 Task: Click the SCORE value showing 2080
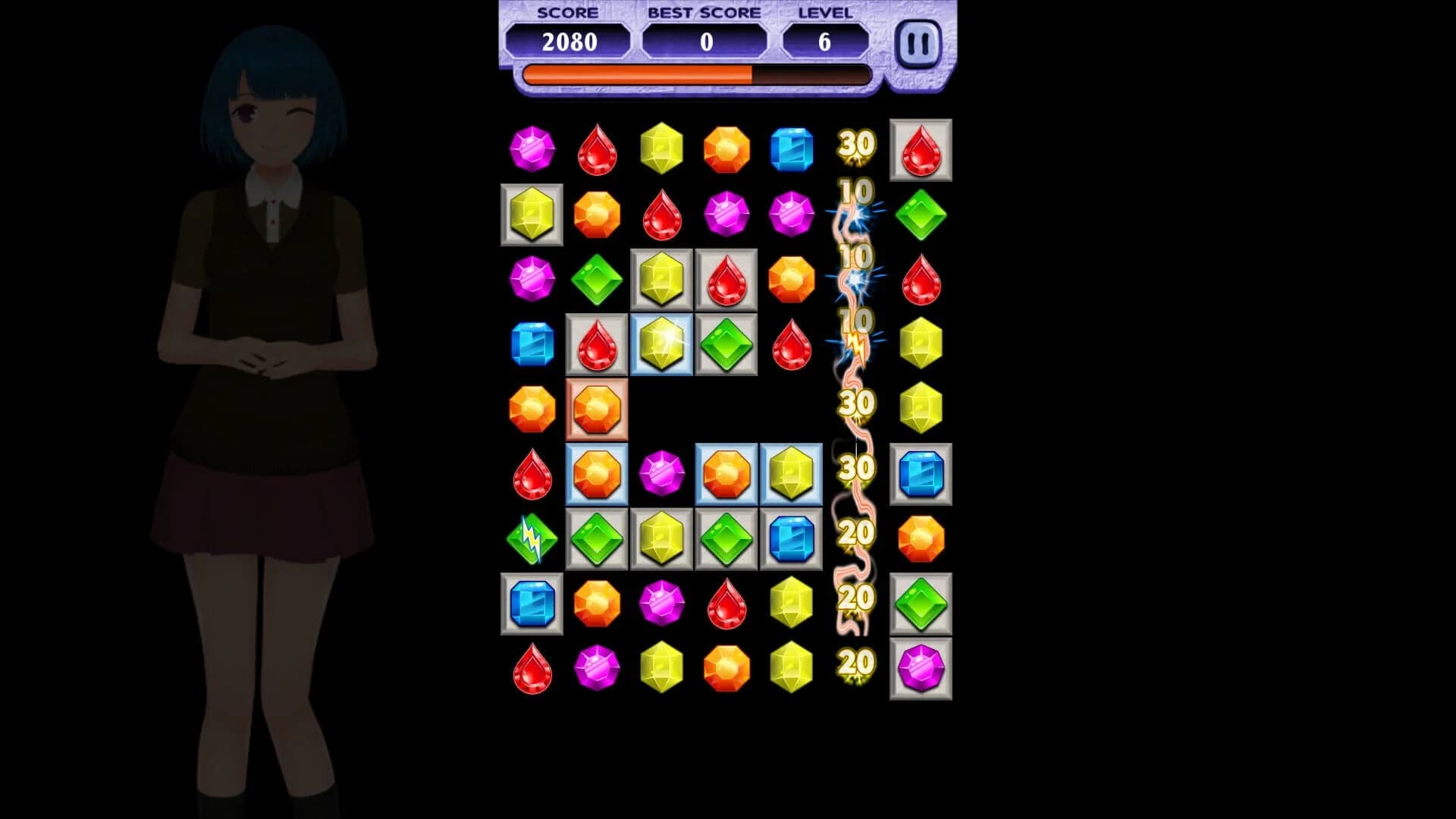pyautogui.click(x=571, y=43)
